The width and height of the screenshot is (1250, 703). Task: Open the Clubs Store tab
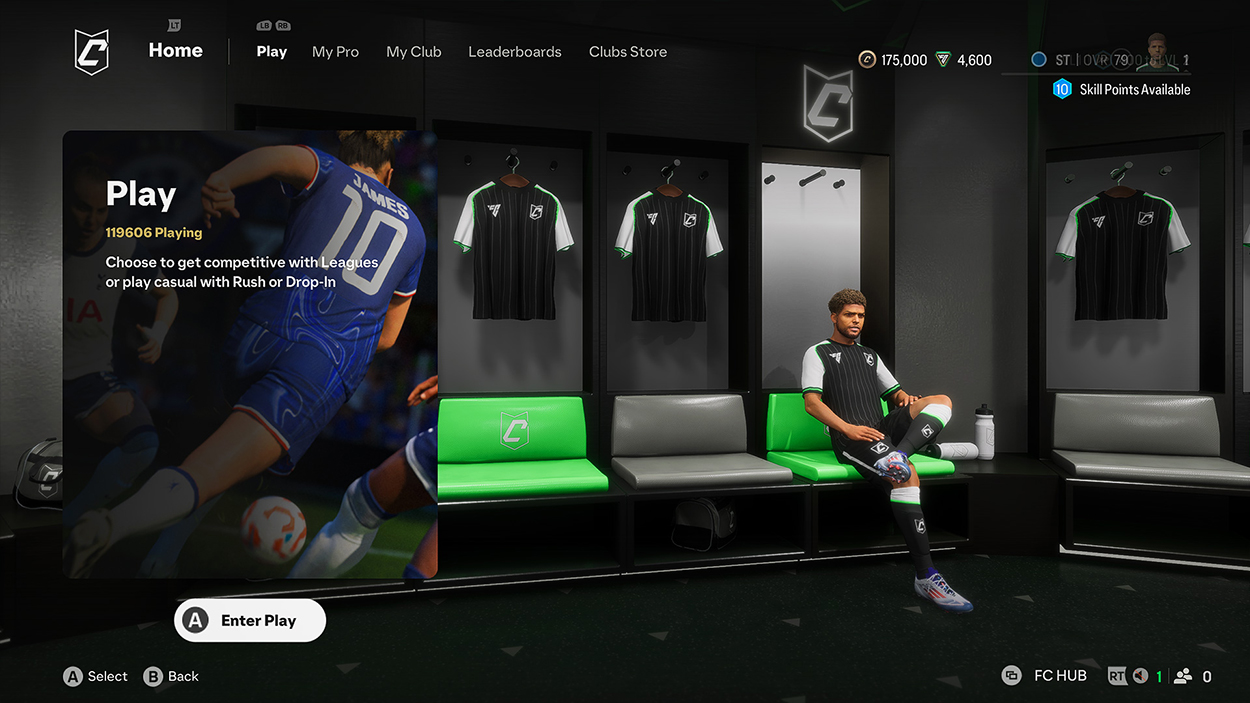[627, 52]
